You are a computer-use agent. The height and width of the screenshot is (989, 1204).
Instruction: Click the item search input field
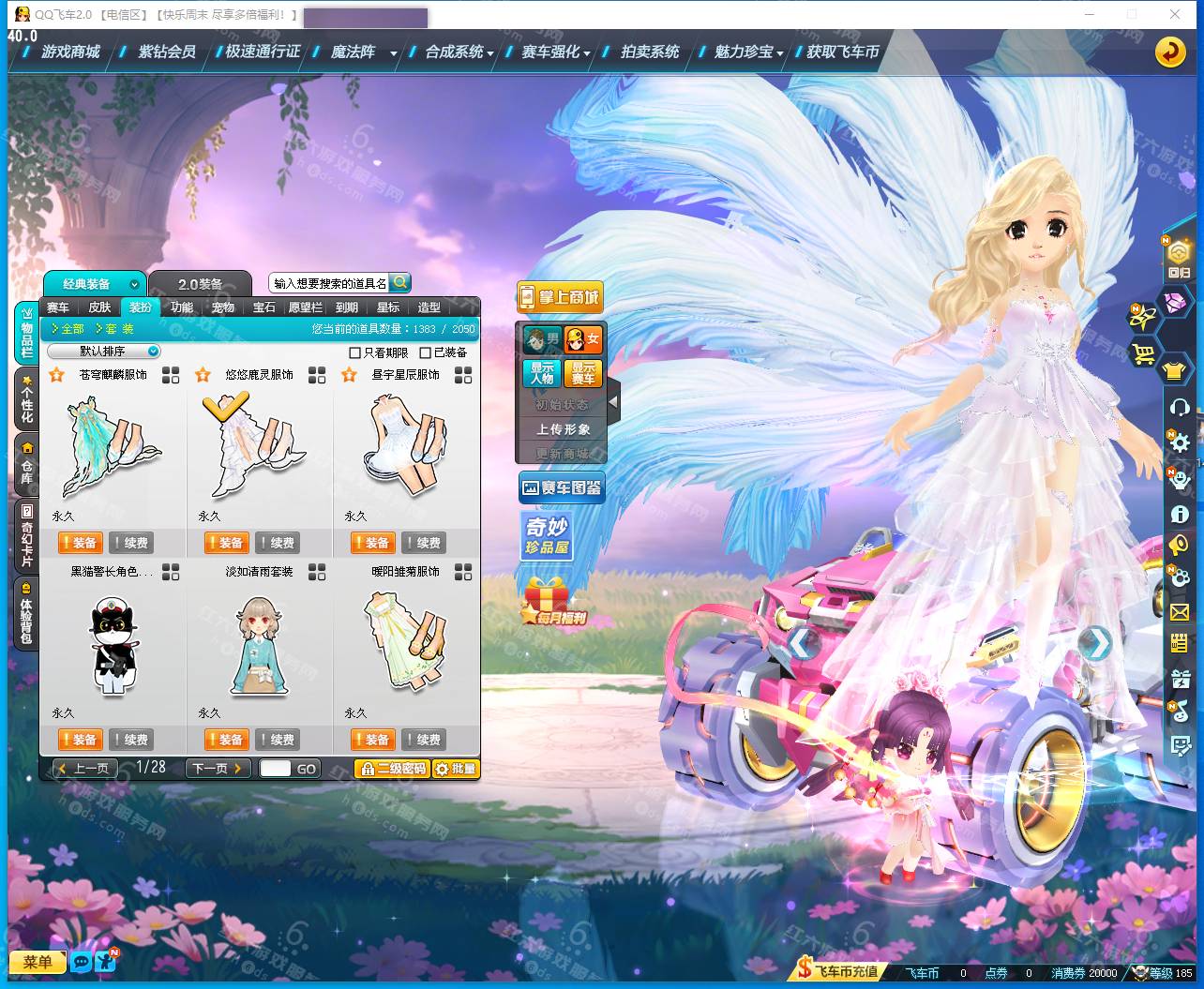(x=329, y=283)
